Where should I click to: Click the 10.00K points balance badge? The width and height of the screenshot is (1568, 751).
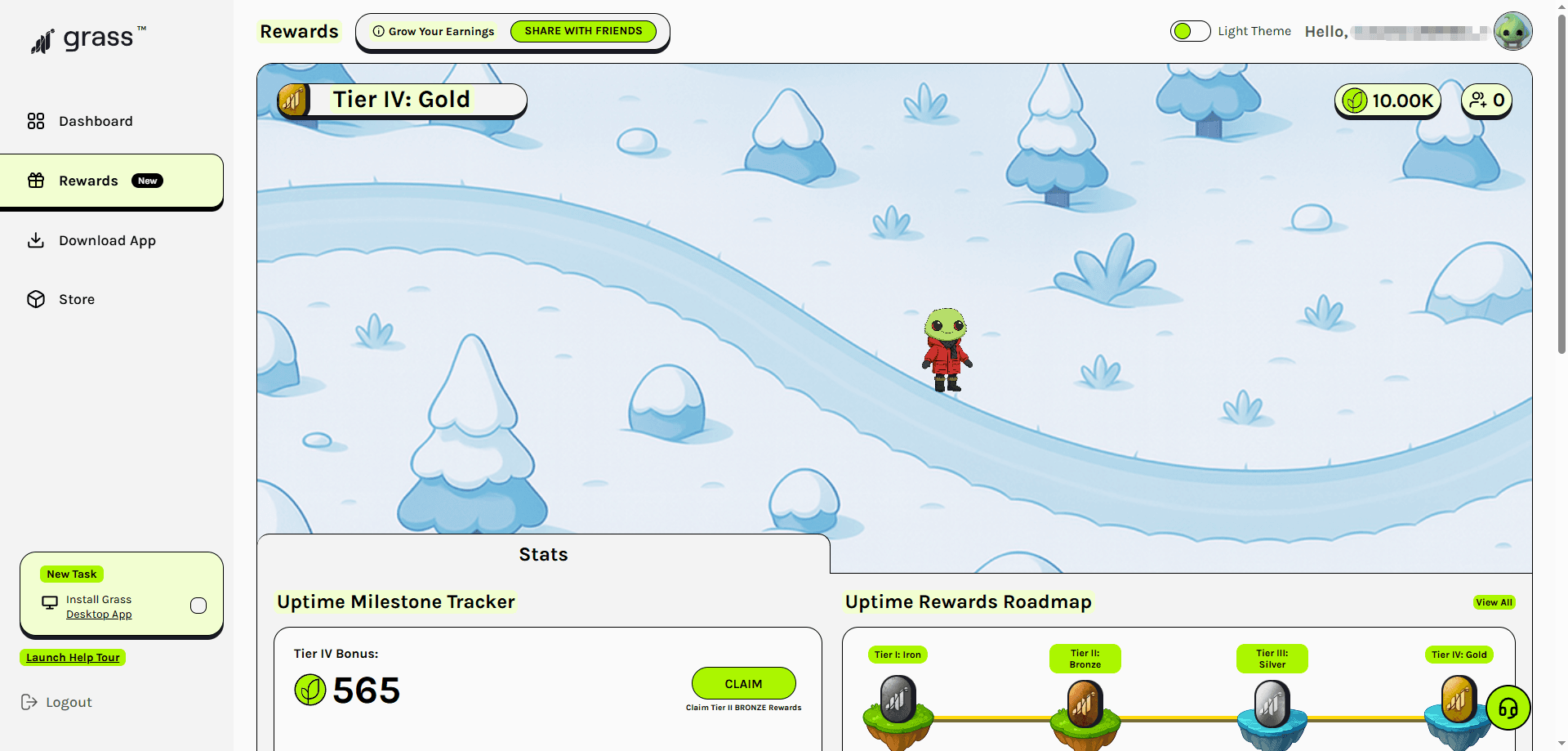pos(1388,101)
